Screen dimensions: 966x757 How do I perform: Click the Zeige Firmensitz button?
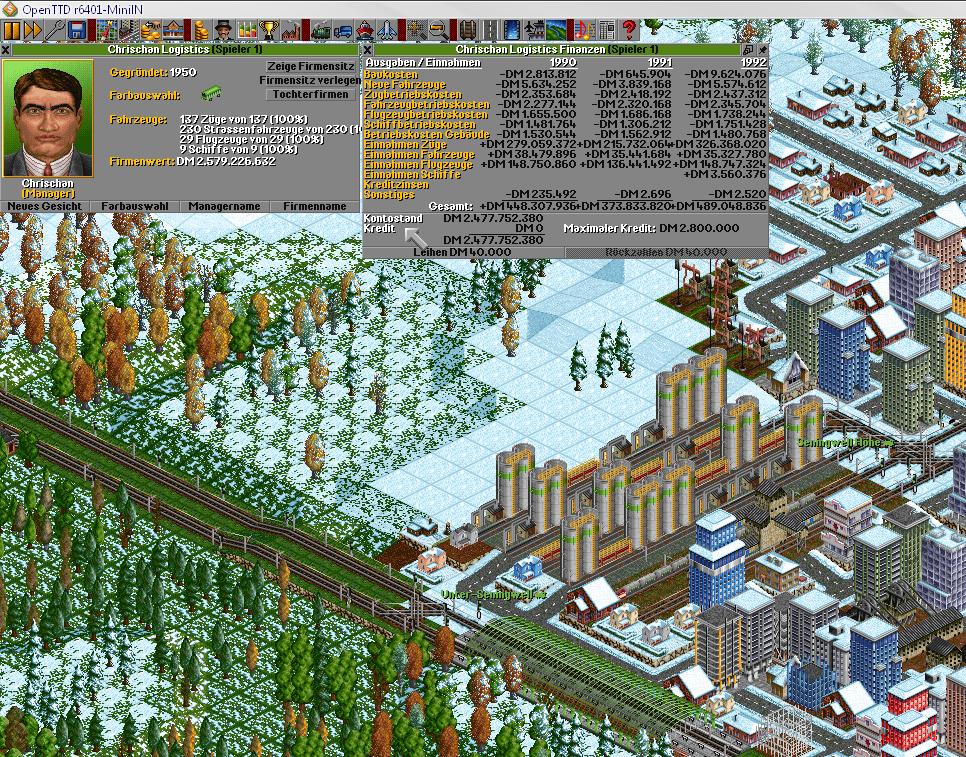tap(311, 66)
